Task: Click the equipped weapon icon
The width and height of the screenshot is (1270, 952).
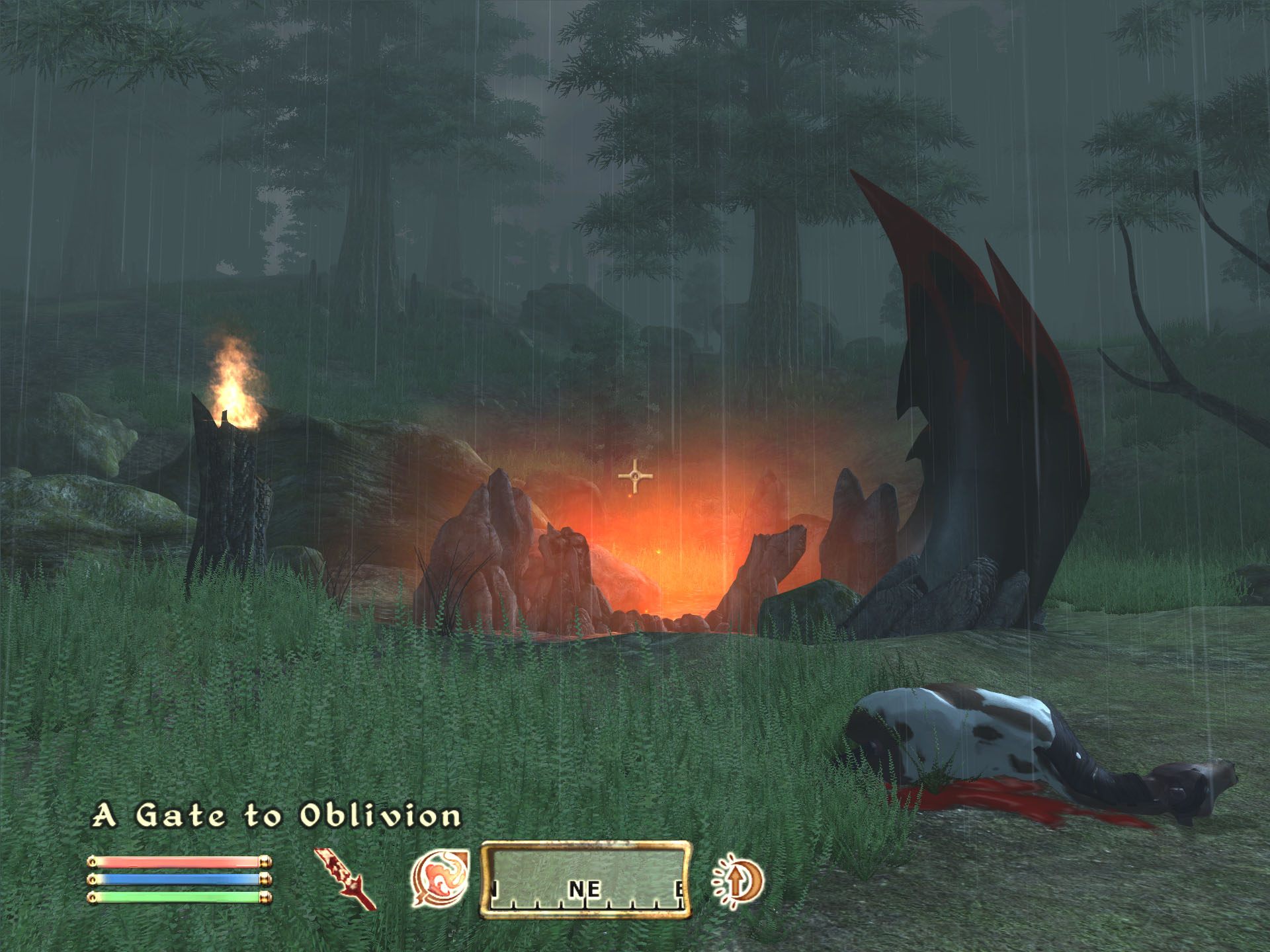Action: tap(344, 879)
